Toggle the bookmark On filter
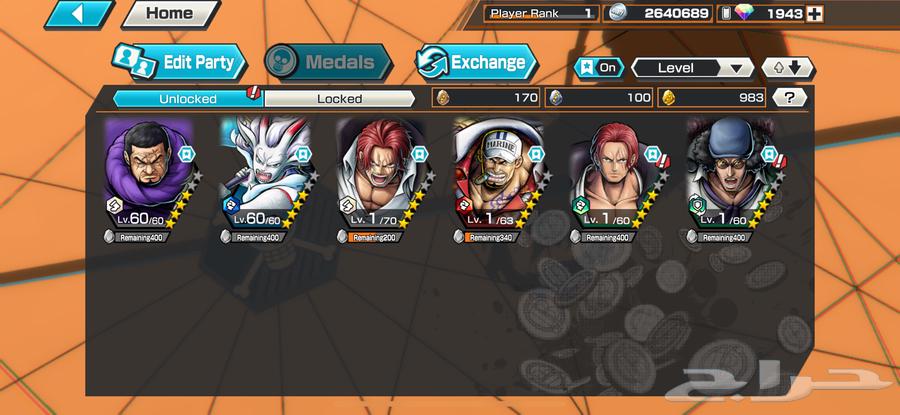This screenshot has height=415, width=900. (x=598, y=68)
